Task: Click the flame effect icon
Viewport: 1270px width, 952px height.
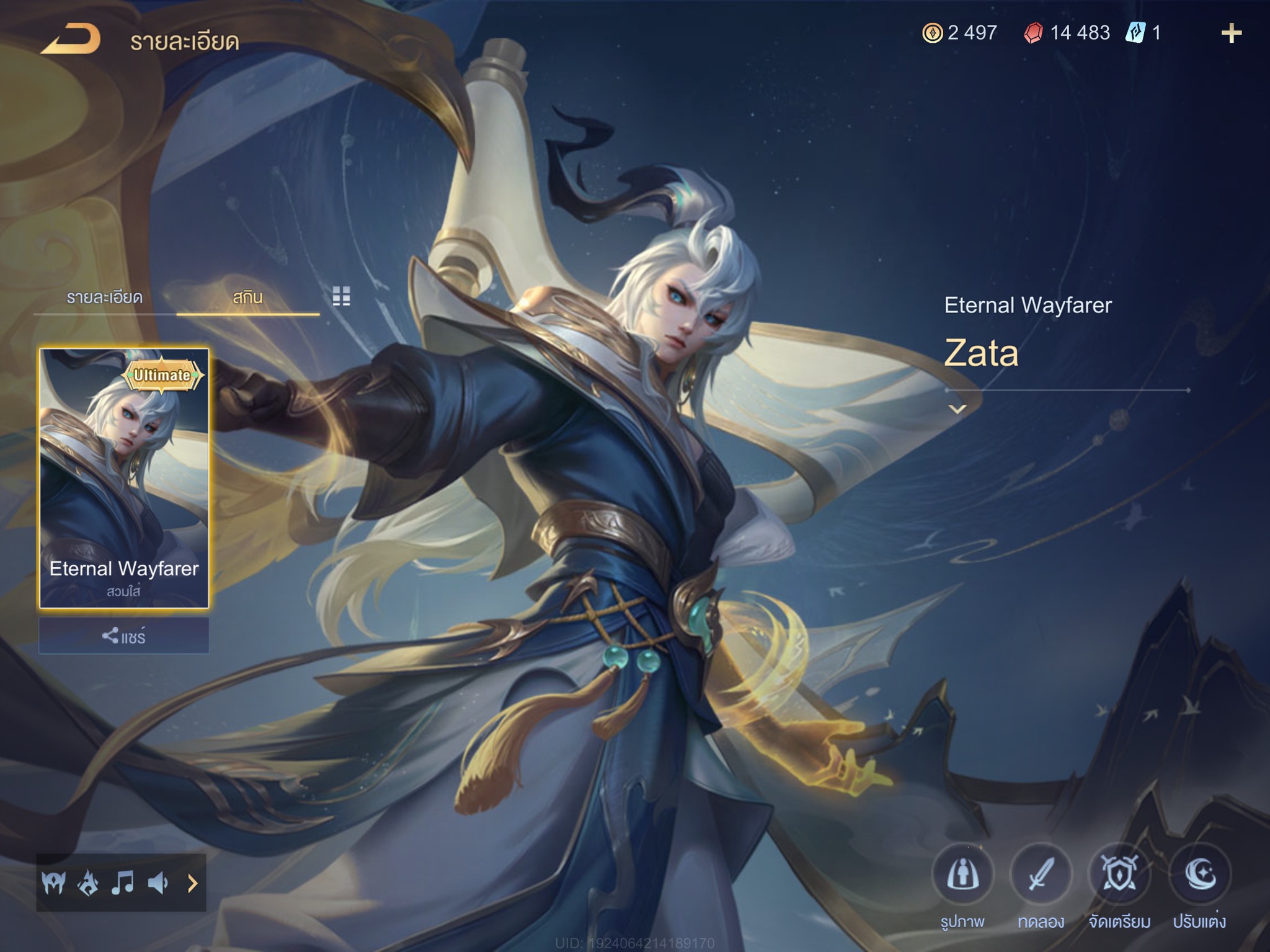Action: [x=87, y=883]
